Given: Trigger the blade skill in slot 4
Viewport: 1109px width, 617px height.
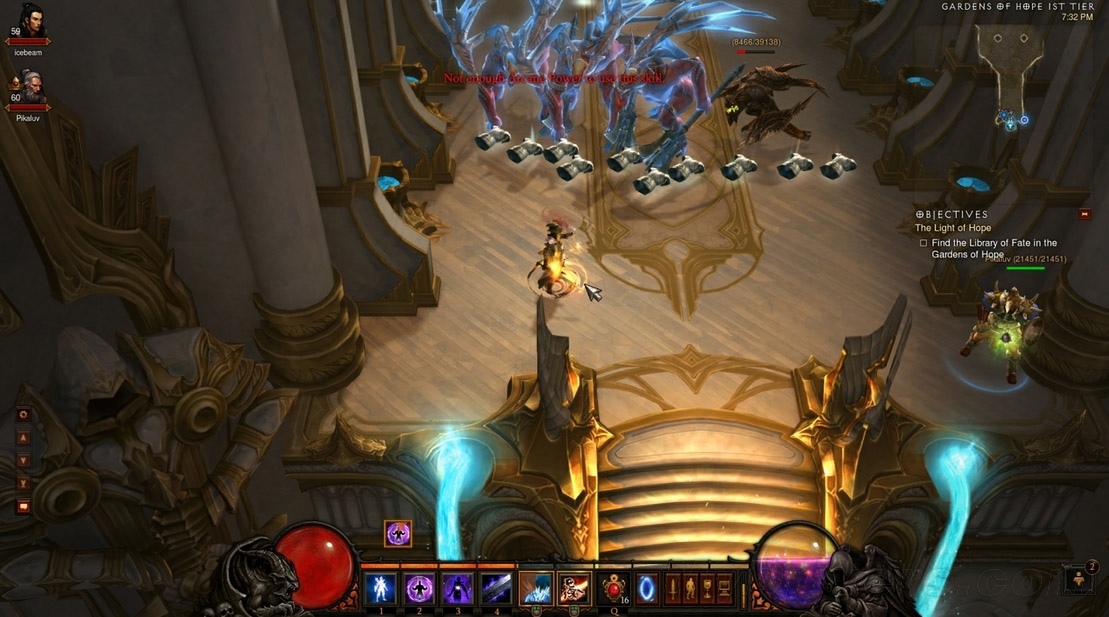Looking at the screenshot, I should (x=496, y=588).
